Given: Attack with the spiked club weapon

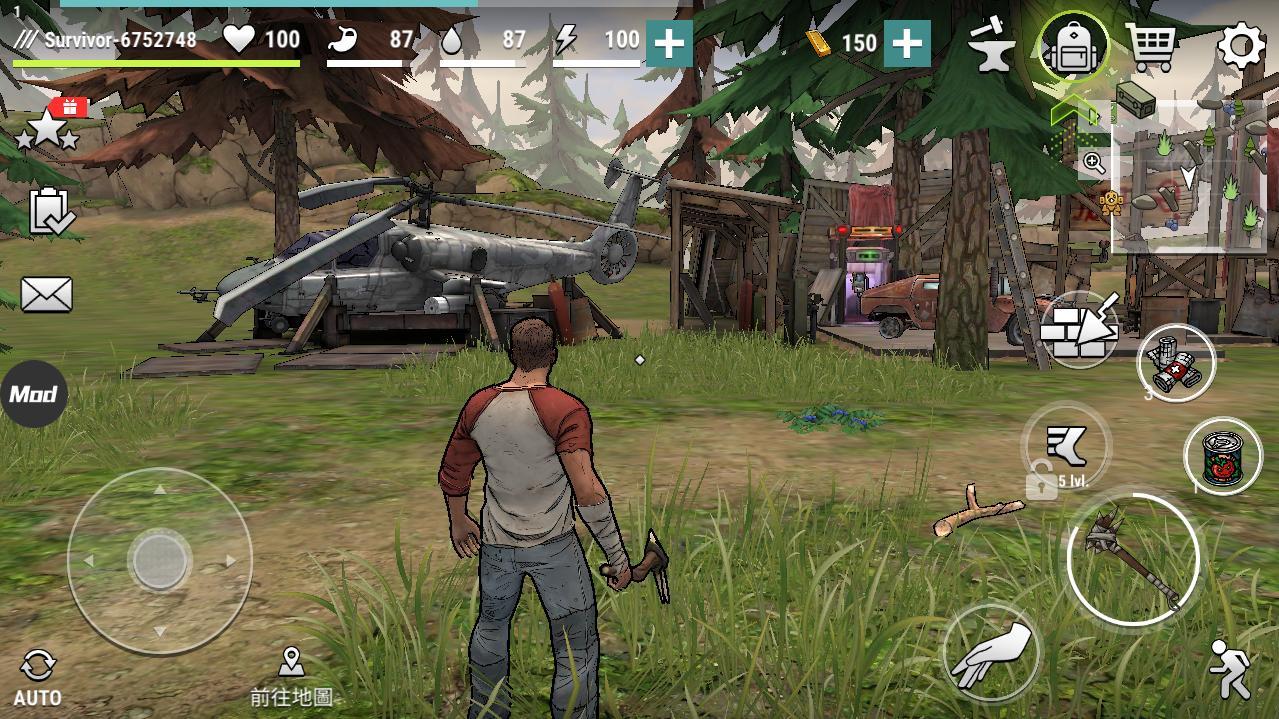Looking at the screenshot, I should coord(1132,558).
